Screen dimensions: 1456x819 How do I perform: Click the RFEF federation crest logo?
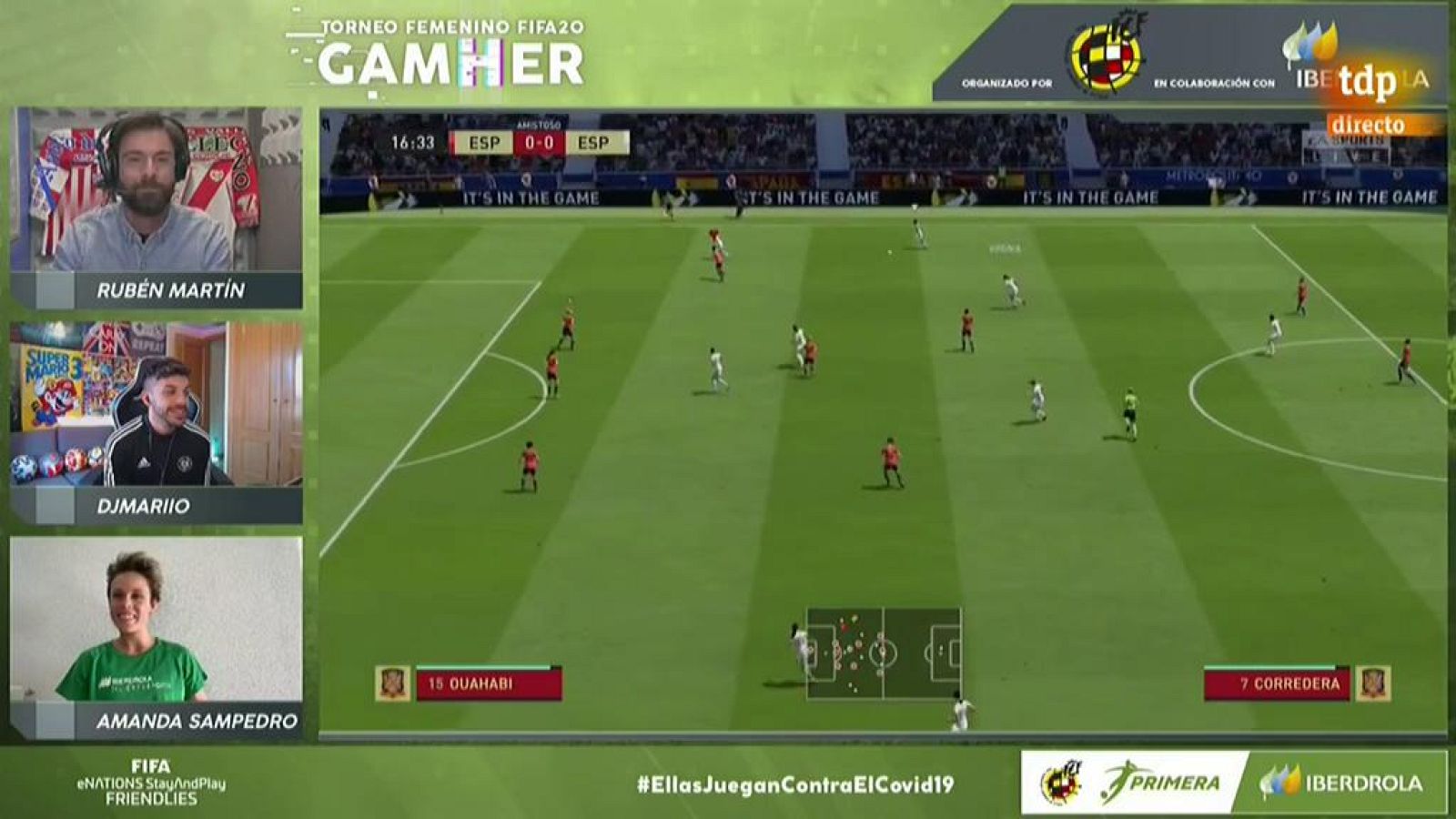(1107, 55)
